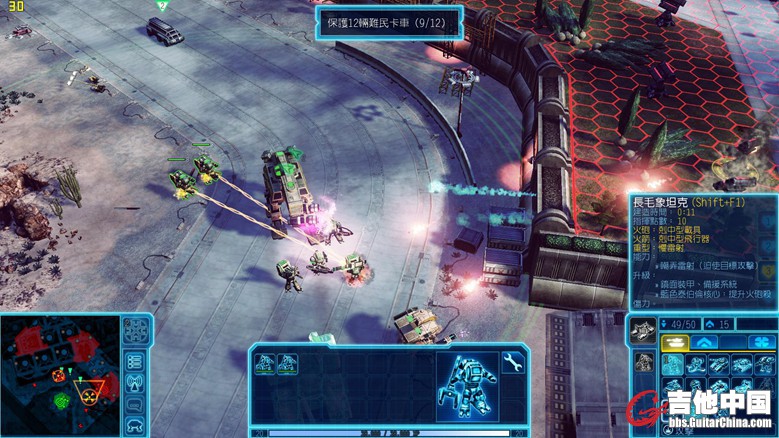
Task: Select the first unit in the selection panel
Action: click(265, 364)
